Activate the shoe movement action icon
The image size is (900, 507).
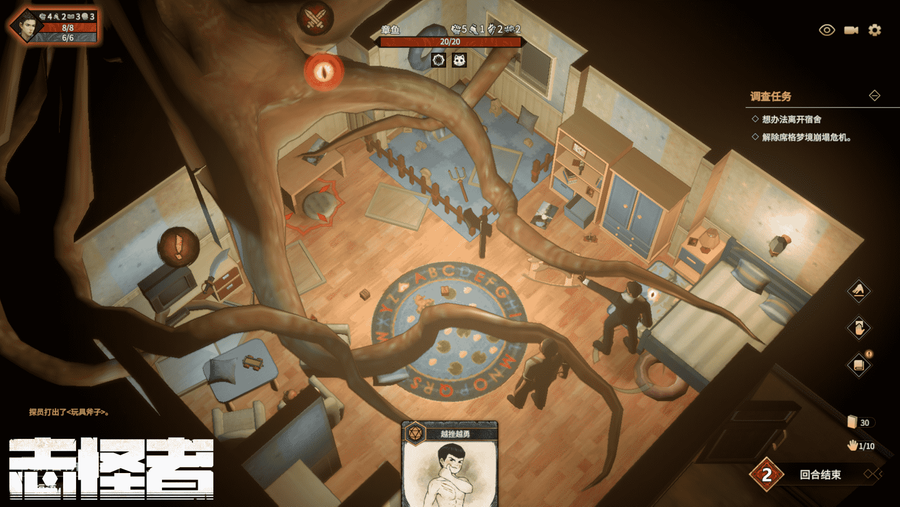click(858, 291)
